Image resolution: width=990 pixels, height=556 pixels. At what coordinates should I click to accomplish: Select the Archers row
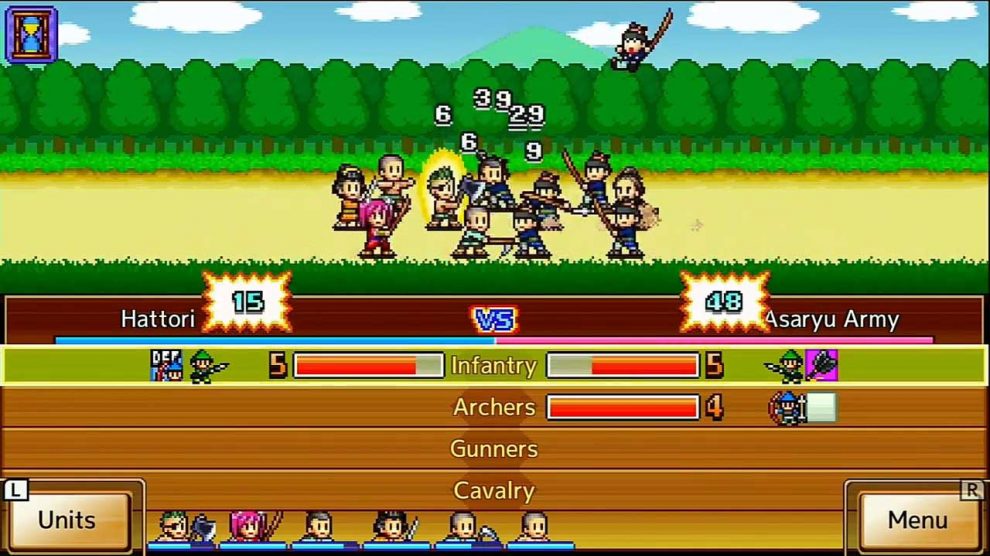click(x=494, y=407)
